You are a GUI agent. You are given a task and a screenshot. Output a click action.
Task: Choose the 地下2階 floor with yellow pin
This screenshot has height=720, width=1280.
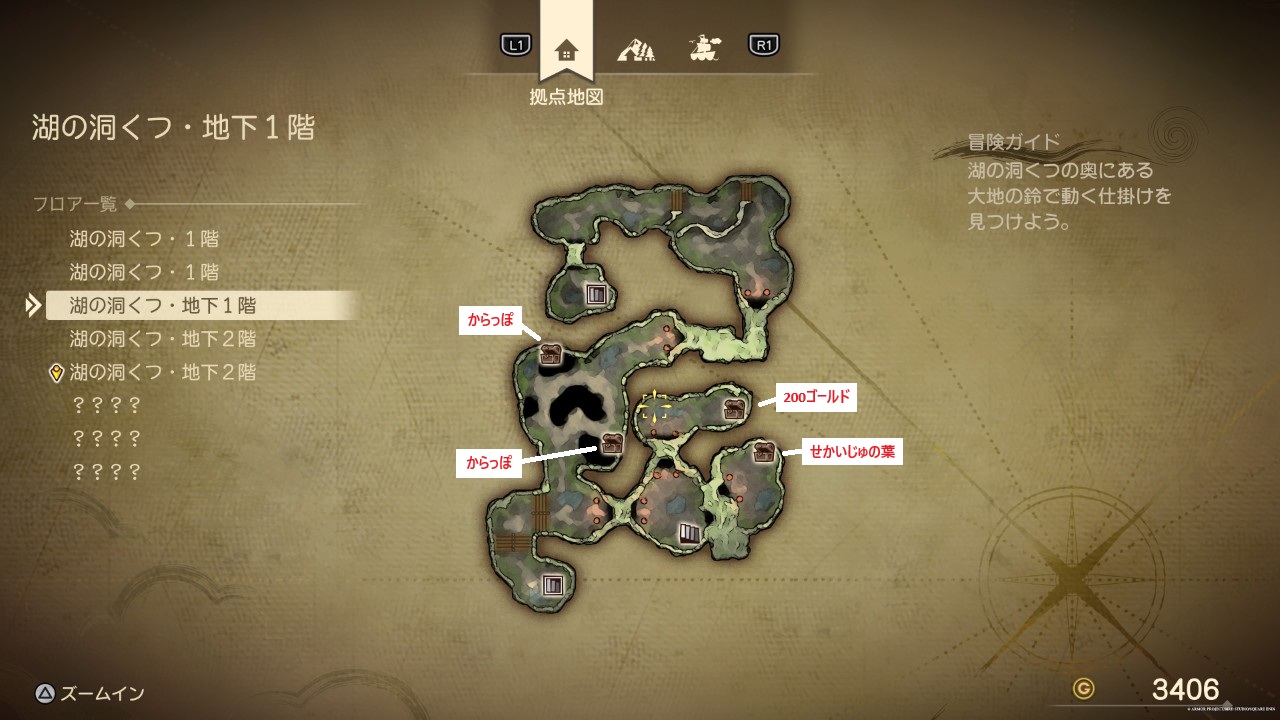click(x=163, y=372)
